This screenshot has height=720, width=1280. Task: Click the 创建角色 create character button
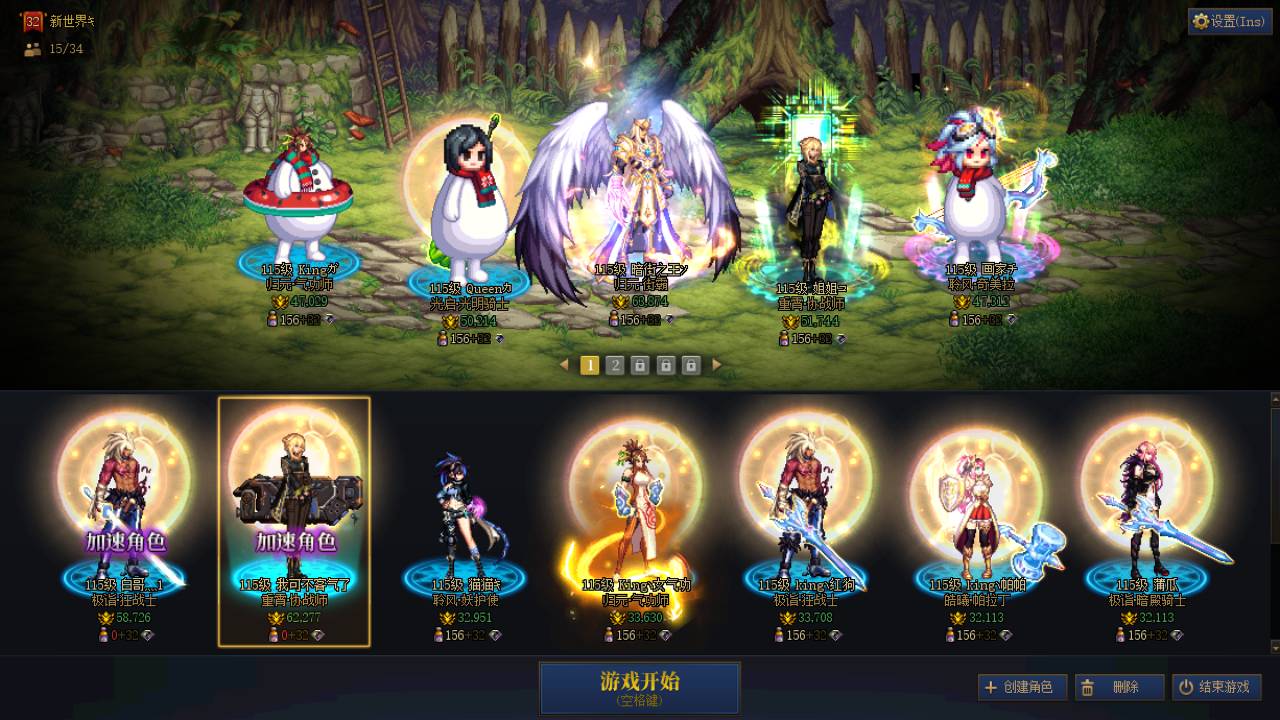[1022, 687]
